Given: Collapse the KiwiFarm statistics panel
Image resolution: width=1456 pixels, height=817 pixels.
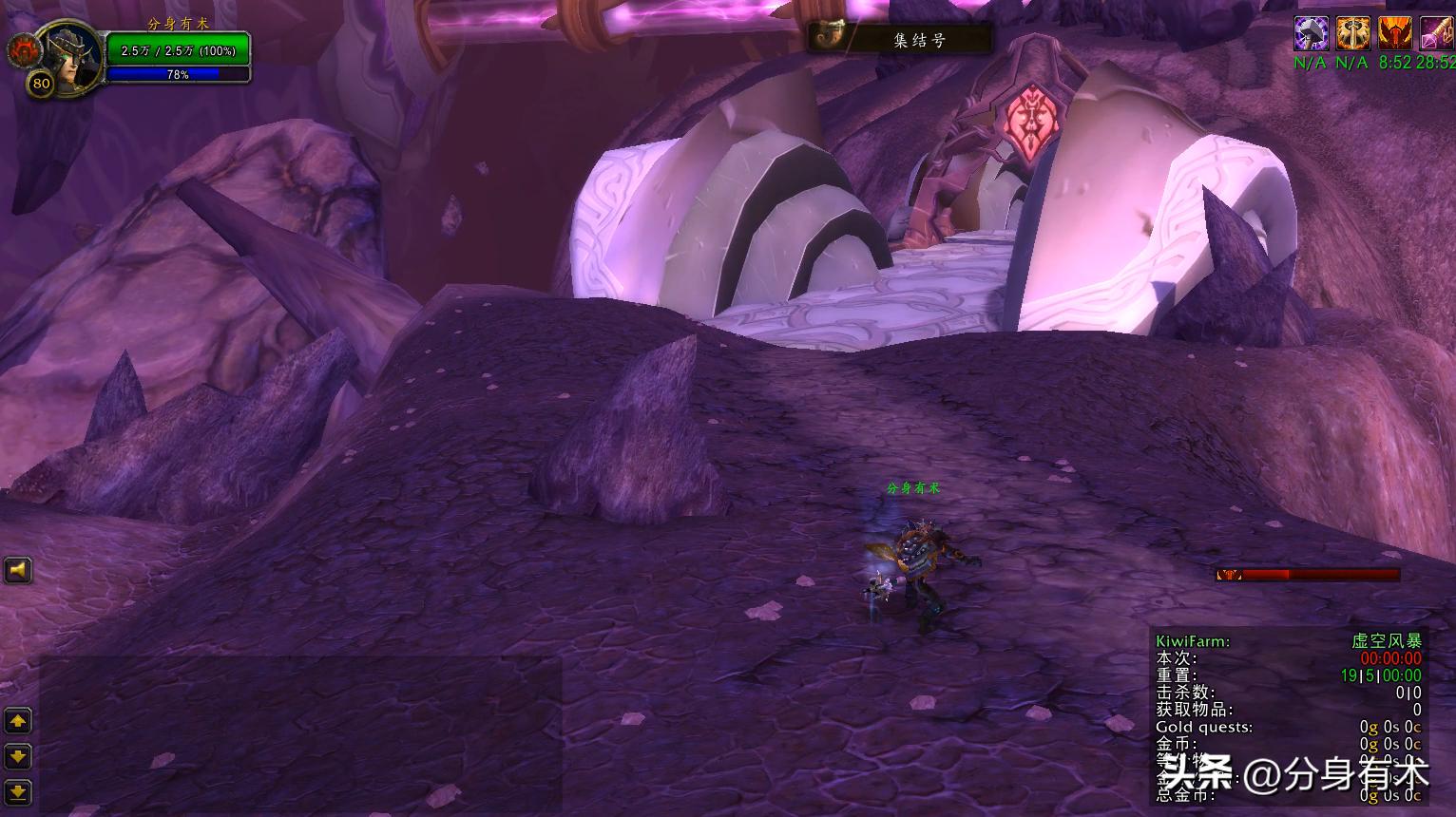Looking at the screenshot, I should [x=1191, y=641].
